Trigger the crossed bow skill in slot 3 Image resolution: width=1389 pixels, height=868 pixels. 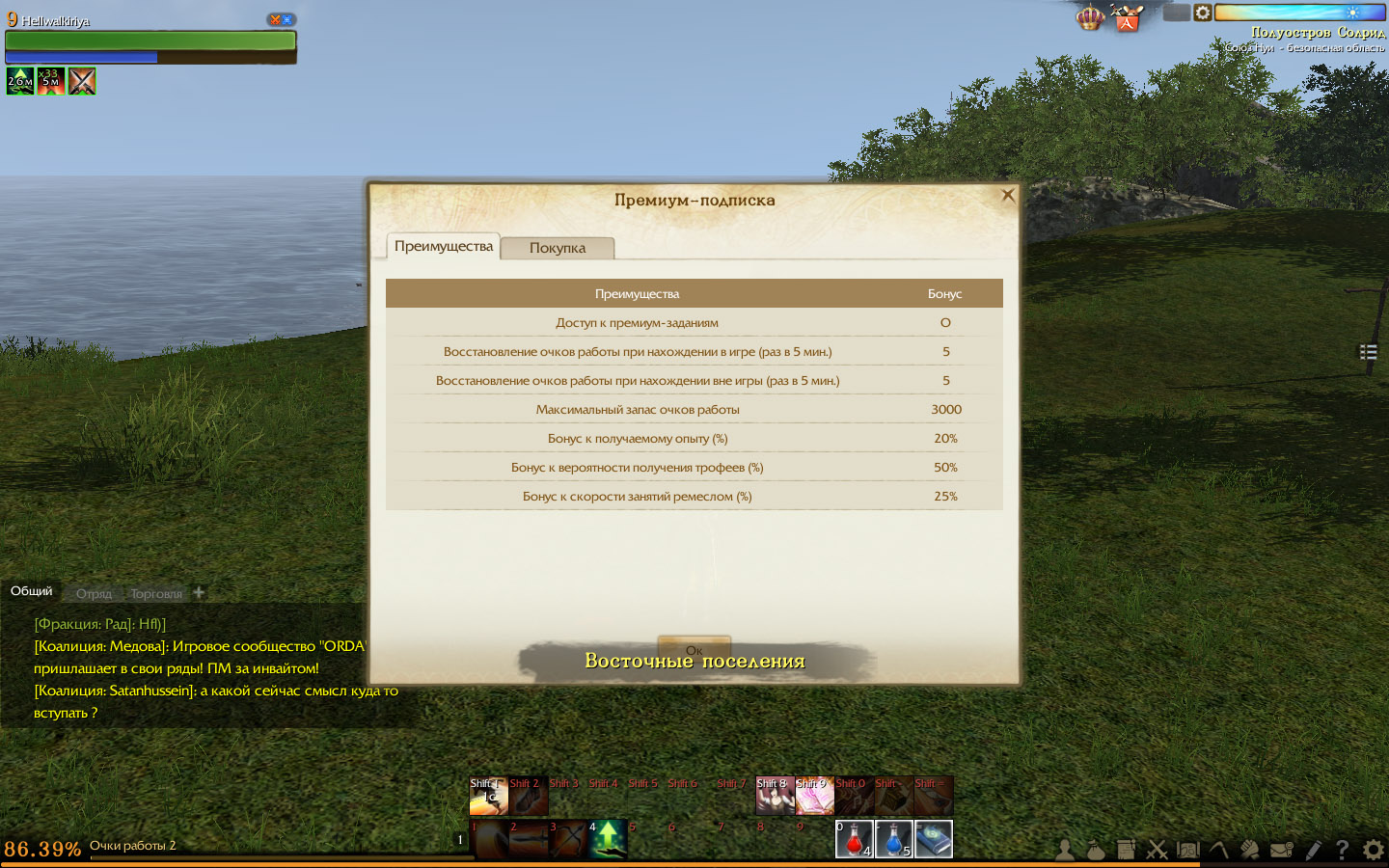click(568, 839)
